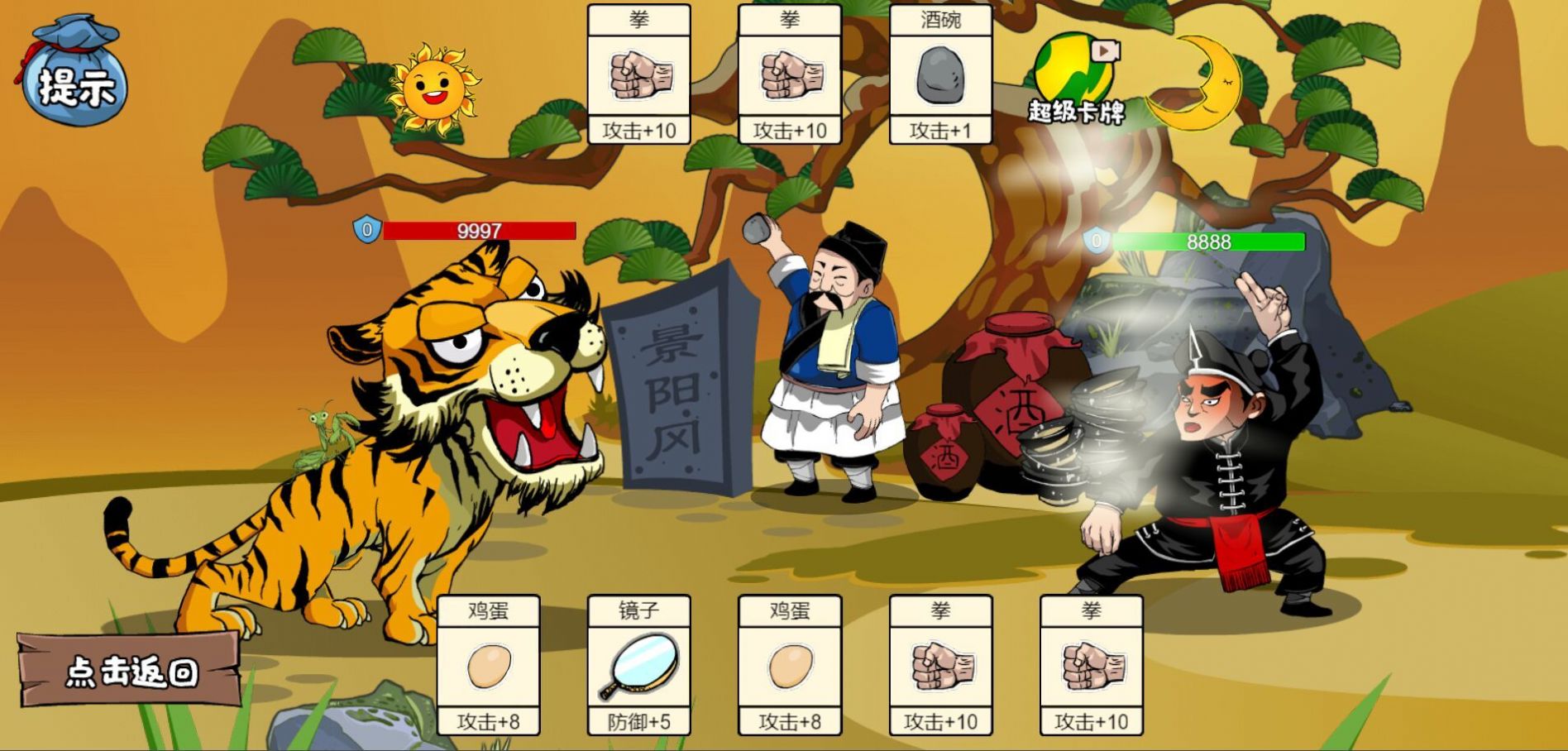Click the hero's blue shield armor icon

pos(1097,242)
